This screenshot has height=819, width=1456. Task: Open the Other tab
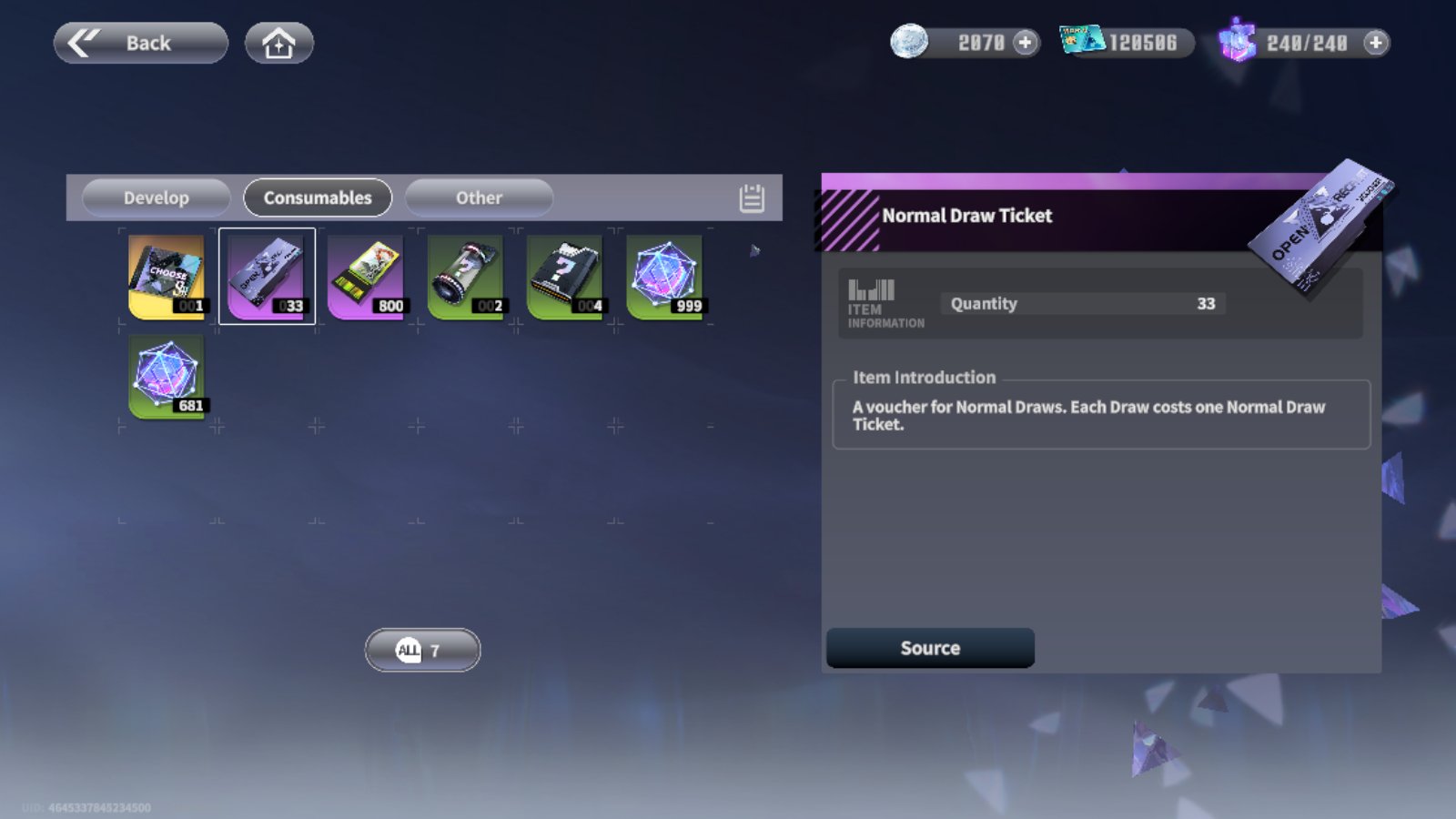tap(479, 197)
